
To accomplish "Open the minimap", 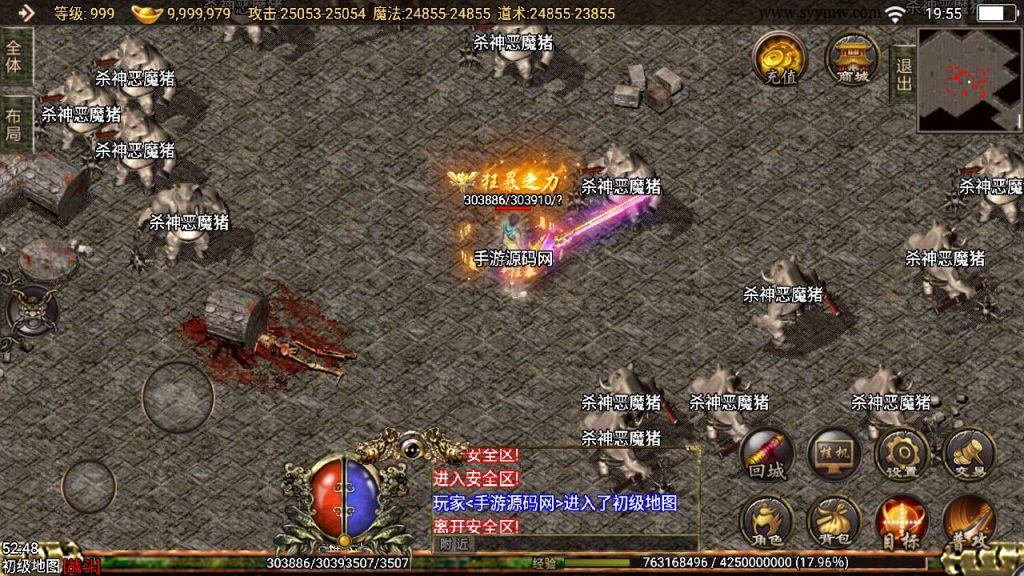I will click(969, 80).
